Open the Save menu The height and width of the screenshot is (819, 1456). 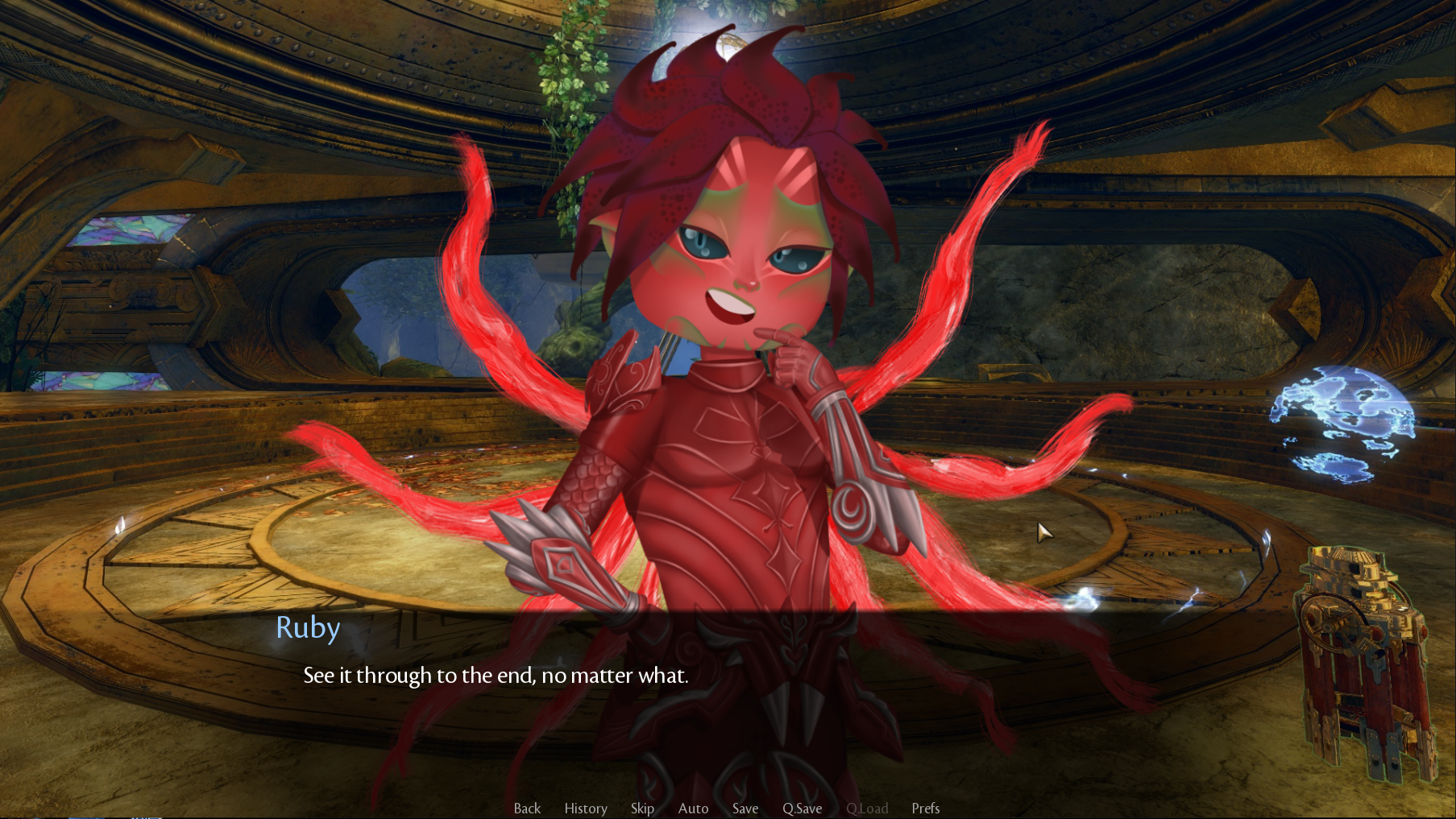745,808
